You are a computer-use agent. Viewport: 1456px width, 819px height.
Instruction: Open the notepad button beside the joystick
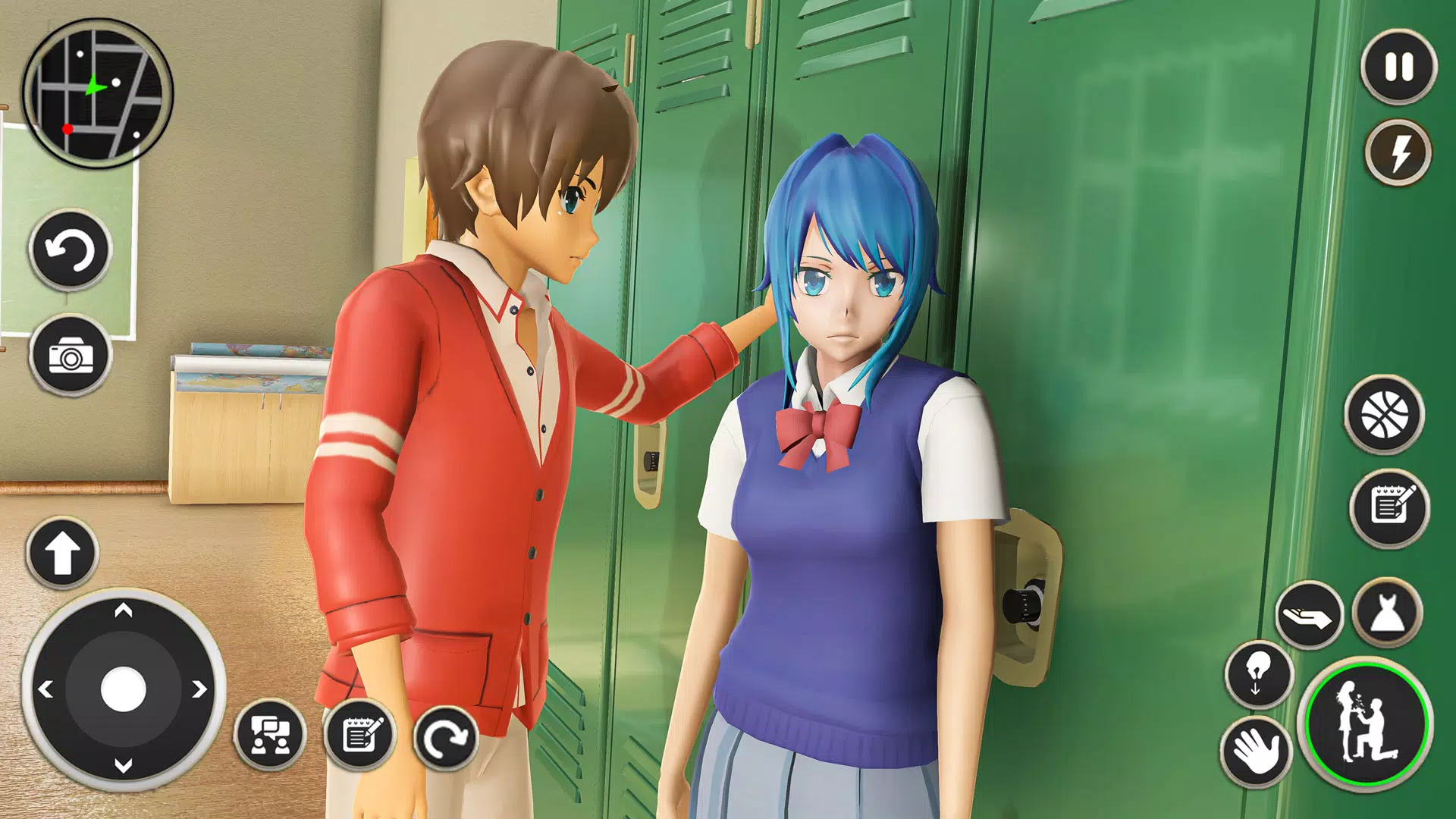point(360,735)
